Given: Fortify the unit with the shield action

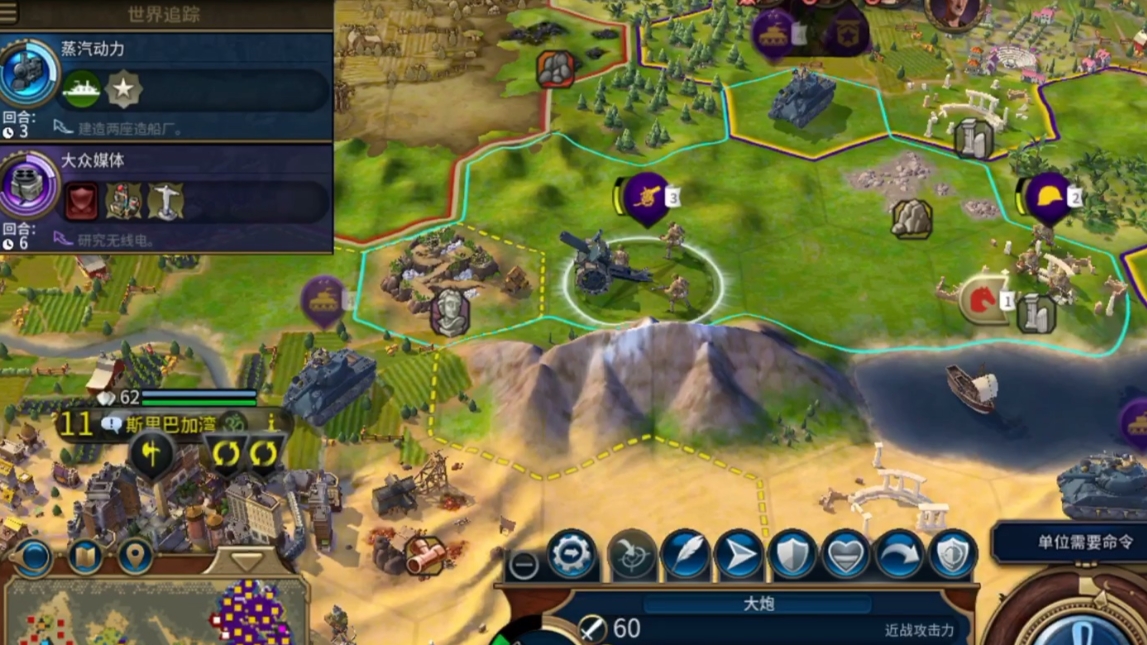Looking at the screenshot, I should point(793,556).
